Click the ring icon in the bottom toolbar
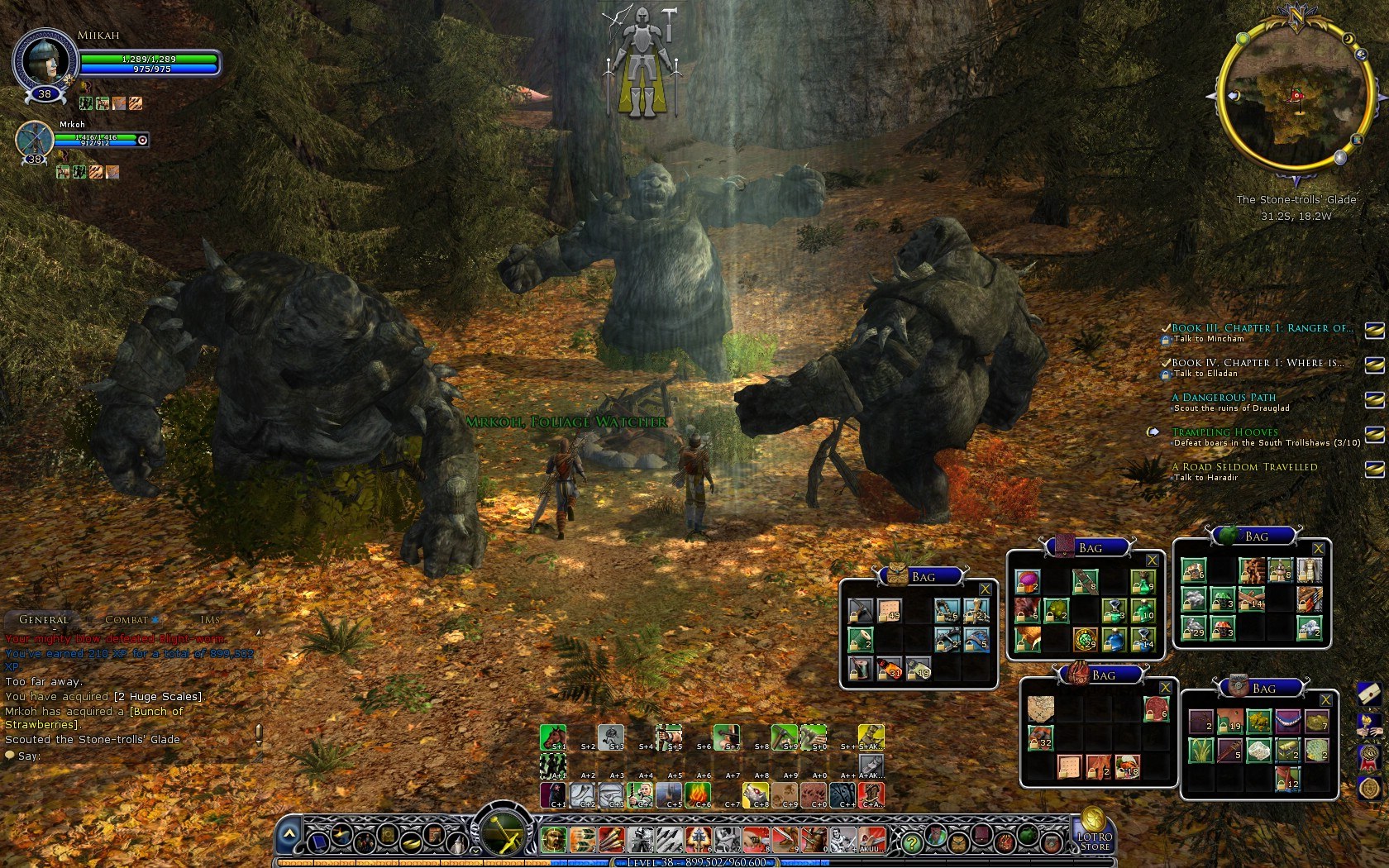Viewport: 1389px width, 868px height. point(412,844)
